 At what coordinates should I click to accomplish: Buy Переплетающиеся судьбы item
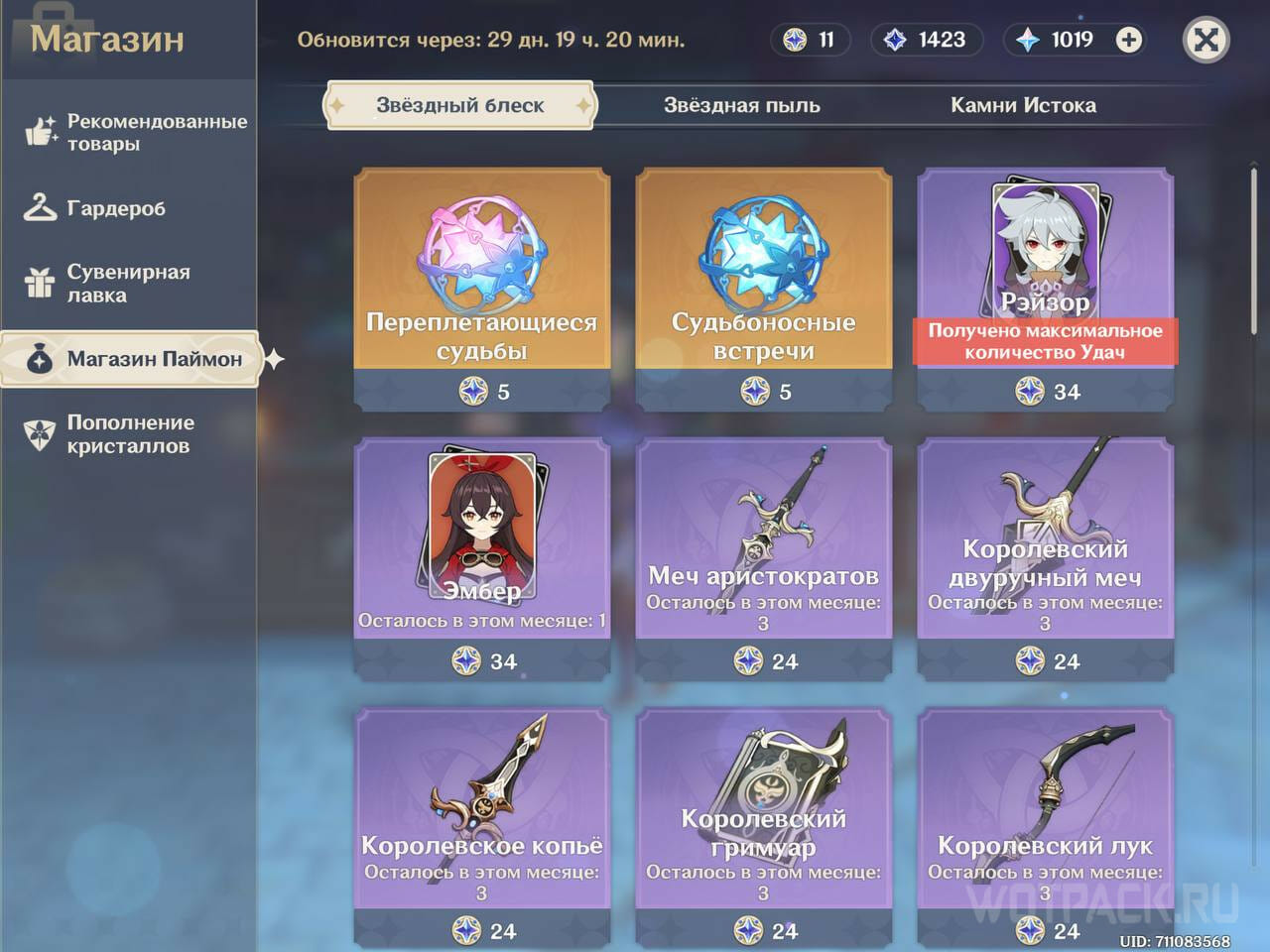tap(480, 288)
